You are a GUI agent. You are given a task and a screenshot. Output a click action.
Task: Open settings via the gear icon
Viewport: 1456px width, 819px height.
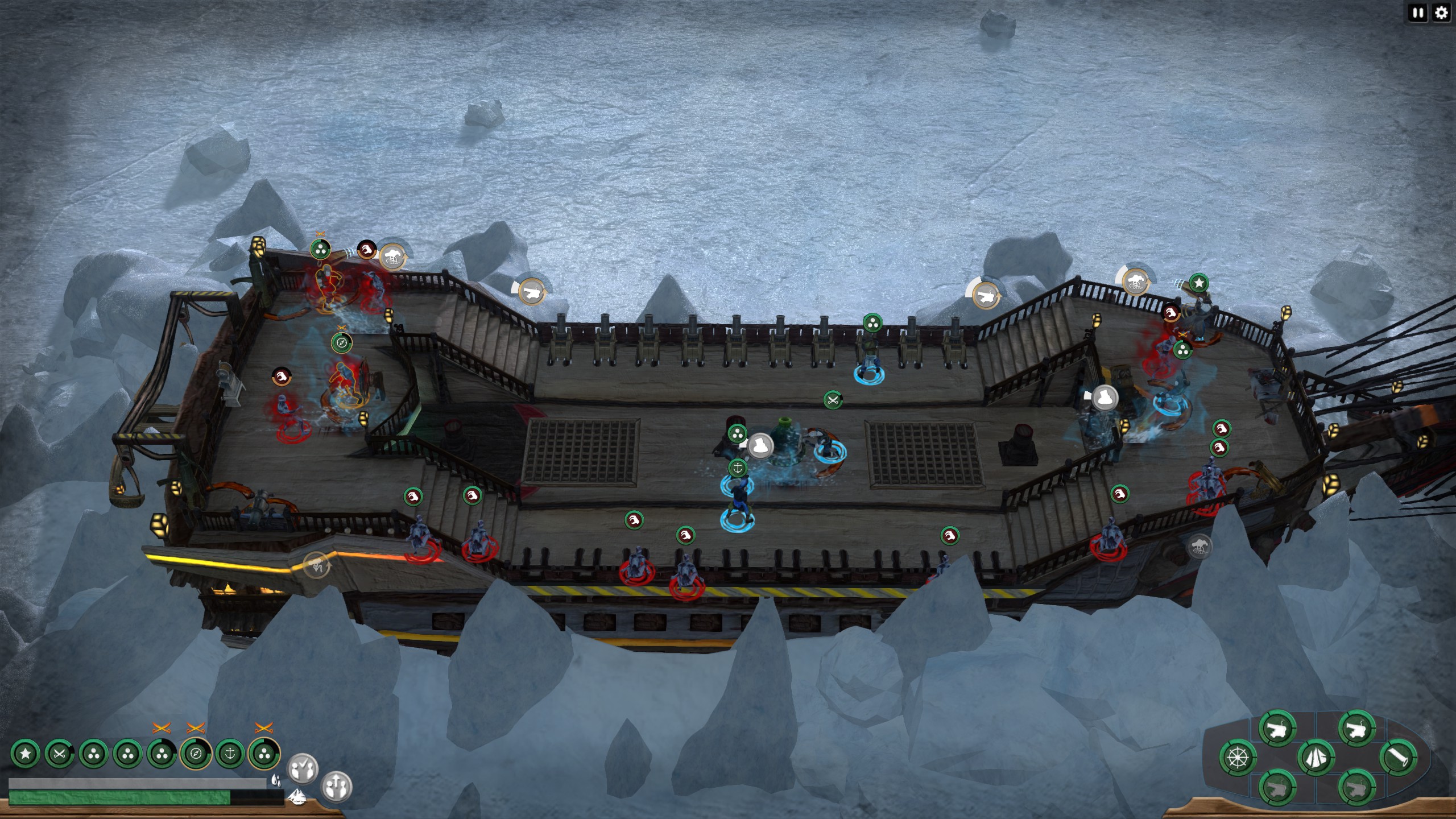(x=1441, y=13)
